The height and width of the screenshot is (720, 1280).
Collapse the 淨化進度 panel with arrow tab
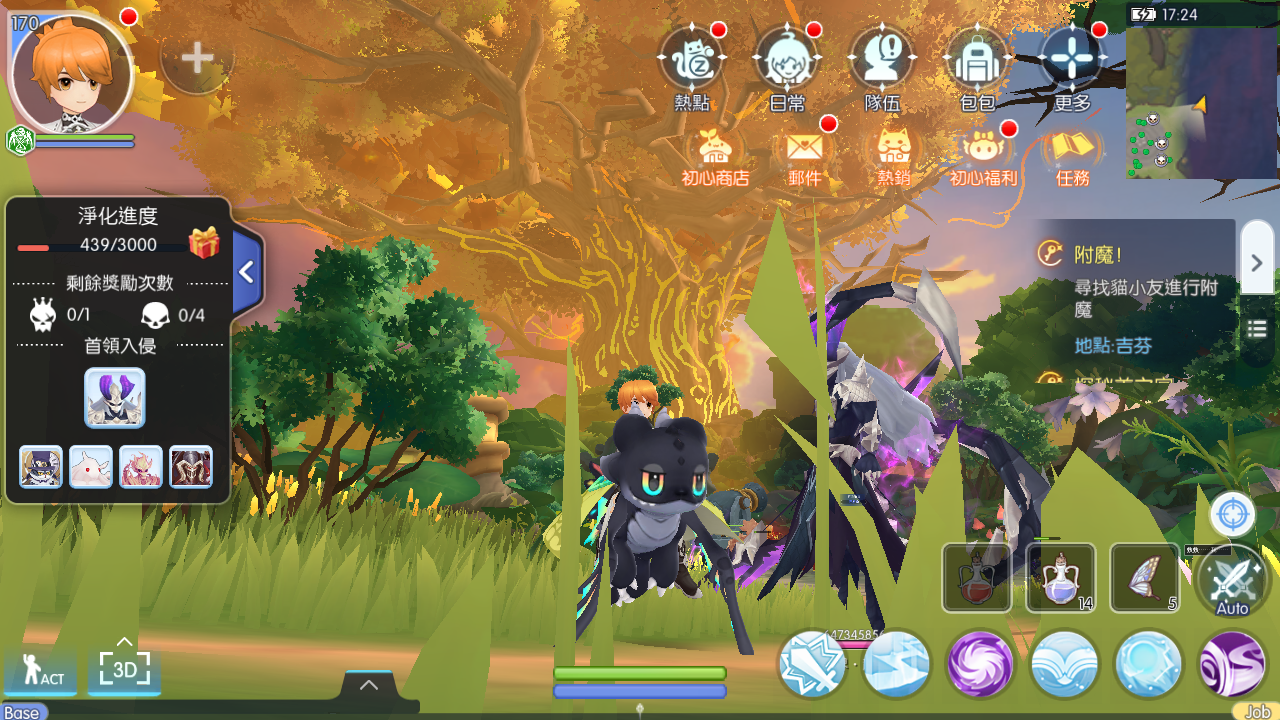click(x=247, y=272)
